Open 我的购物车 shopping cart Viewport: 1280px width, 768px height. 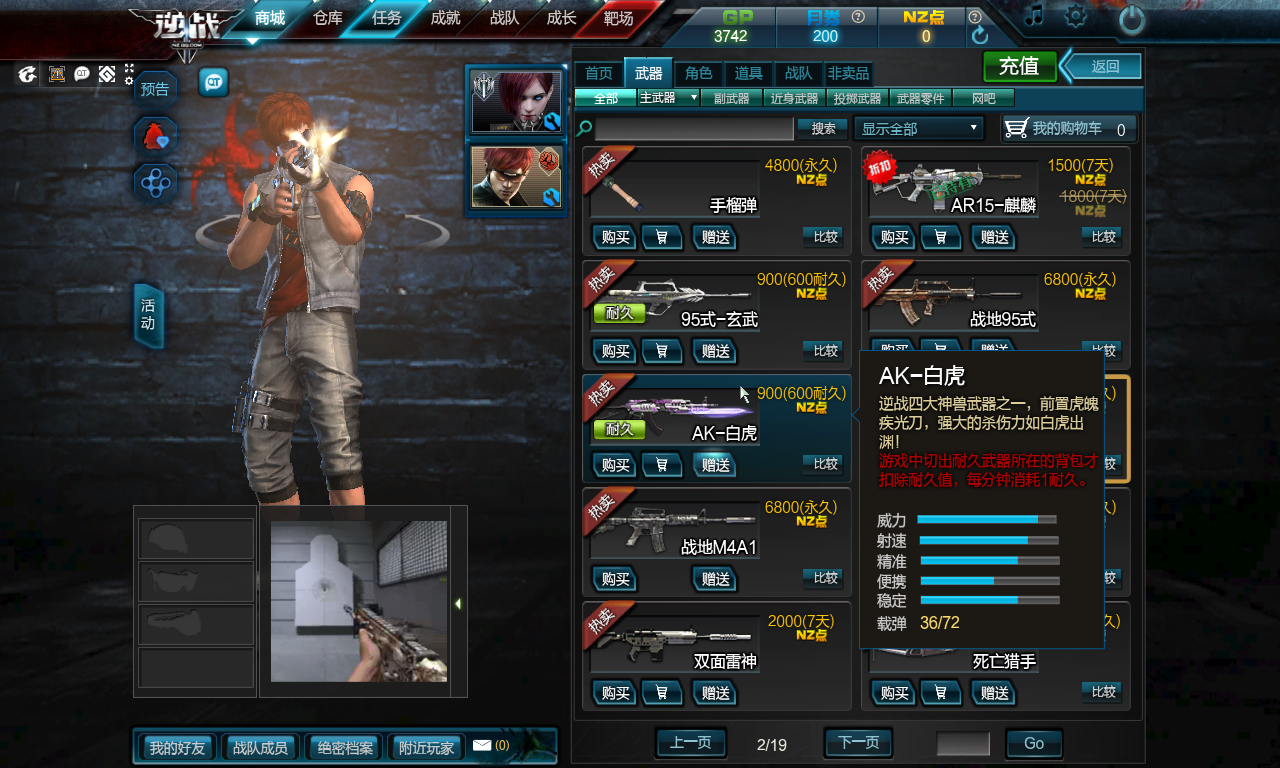(1068, 129)
